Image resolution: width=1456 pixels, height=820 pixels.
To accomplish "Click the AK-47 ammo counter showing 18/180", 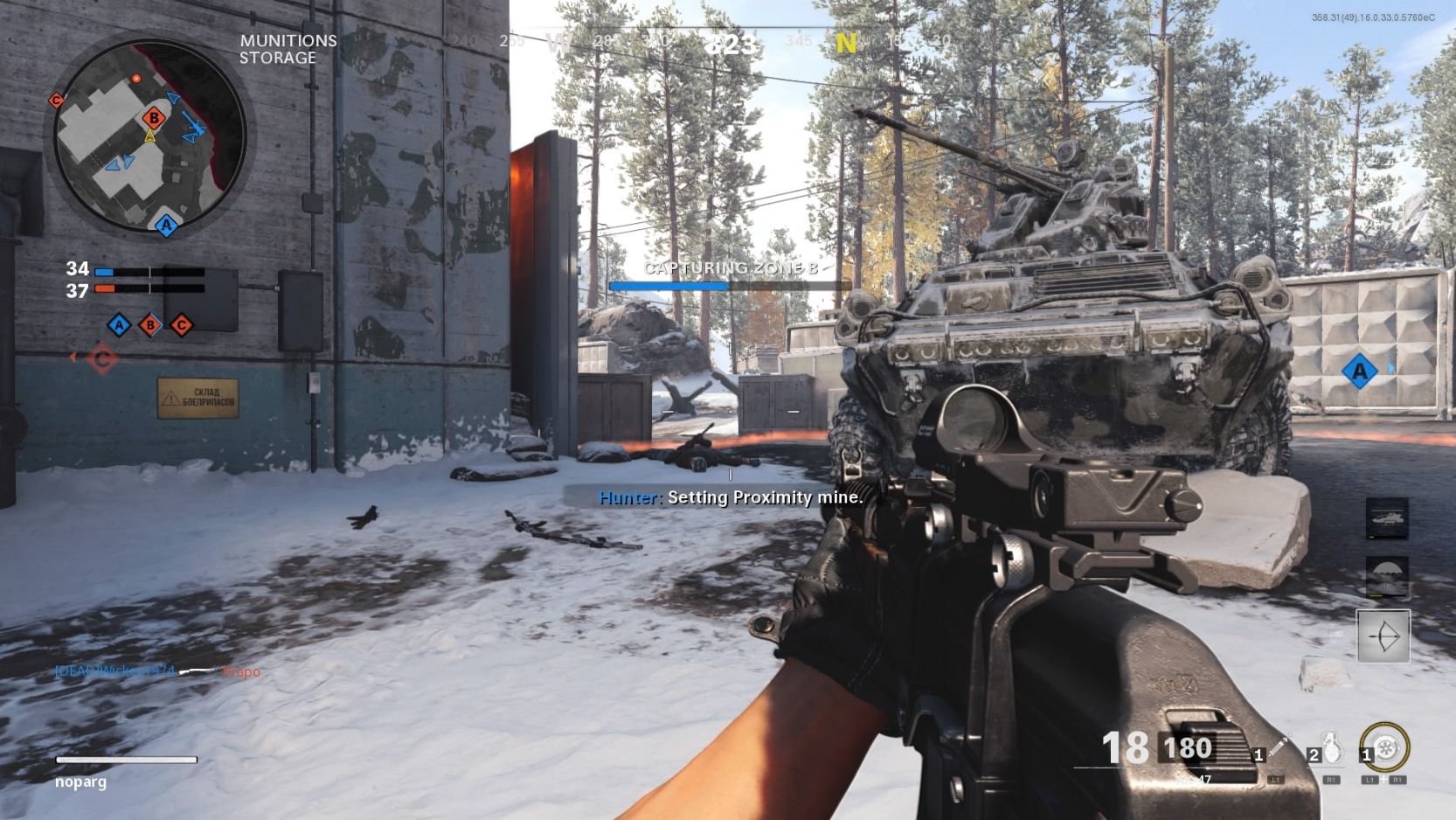I will point(1154,747).
